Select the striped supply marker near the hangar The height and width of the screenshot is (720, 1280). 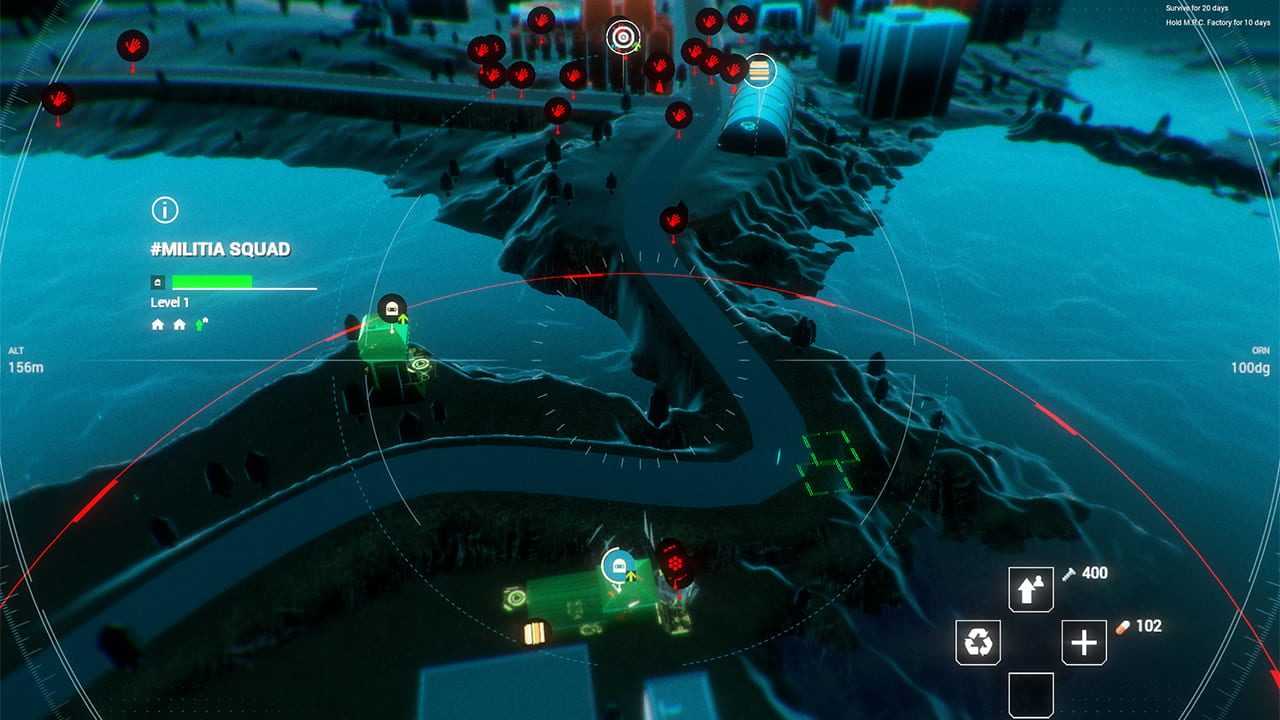click(760, 70)
